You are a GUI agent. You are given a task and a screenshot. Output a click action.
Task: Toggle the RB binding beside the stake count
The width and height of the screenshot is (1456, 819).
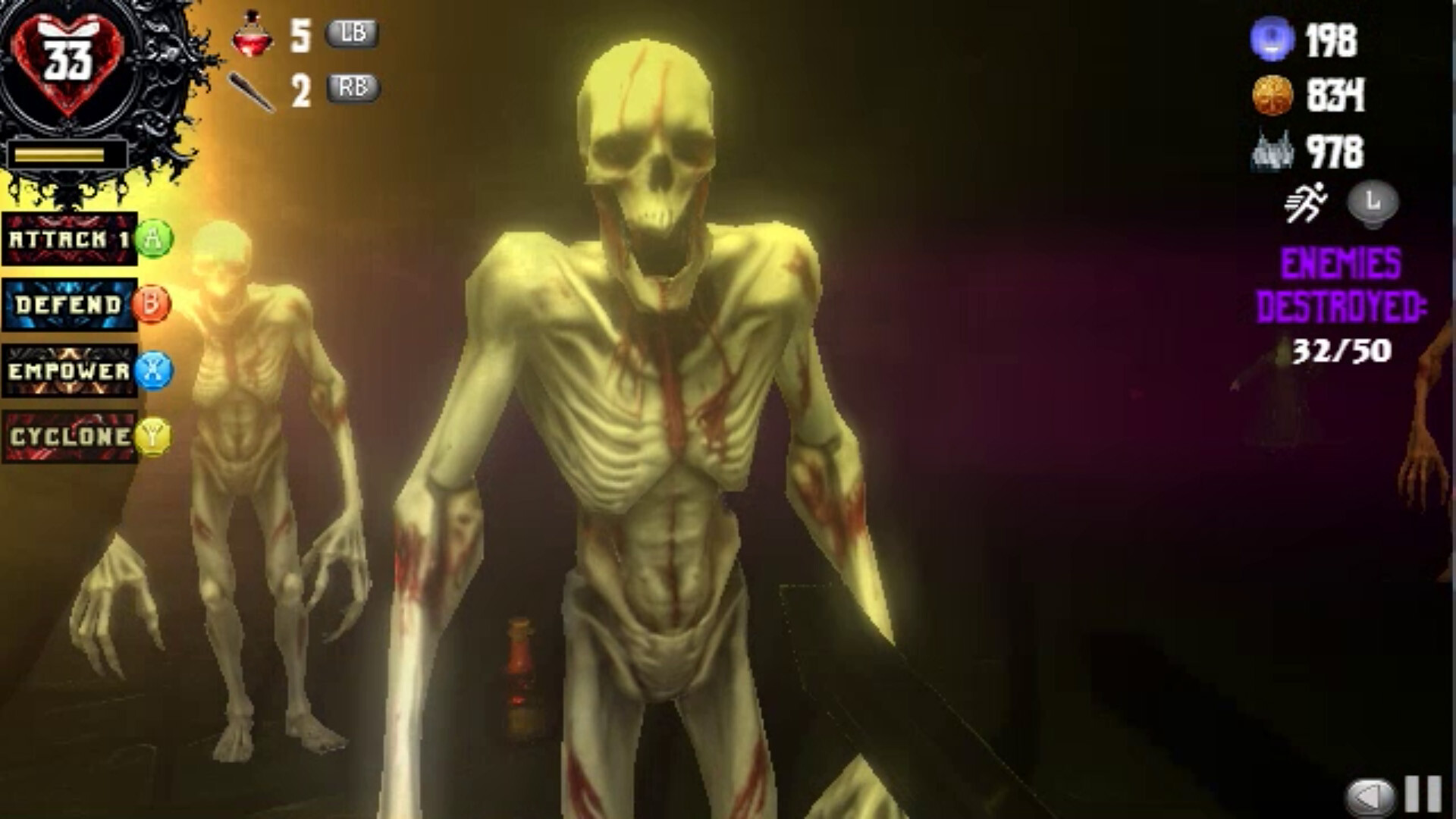356,88
